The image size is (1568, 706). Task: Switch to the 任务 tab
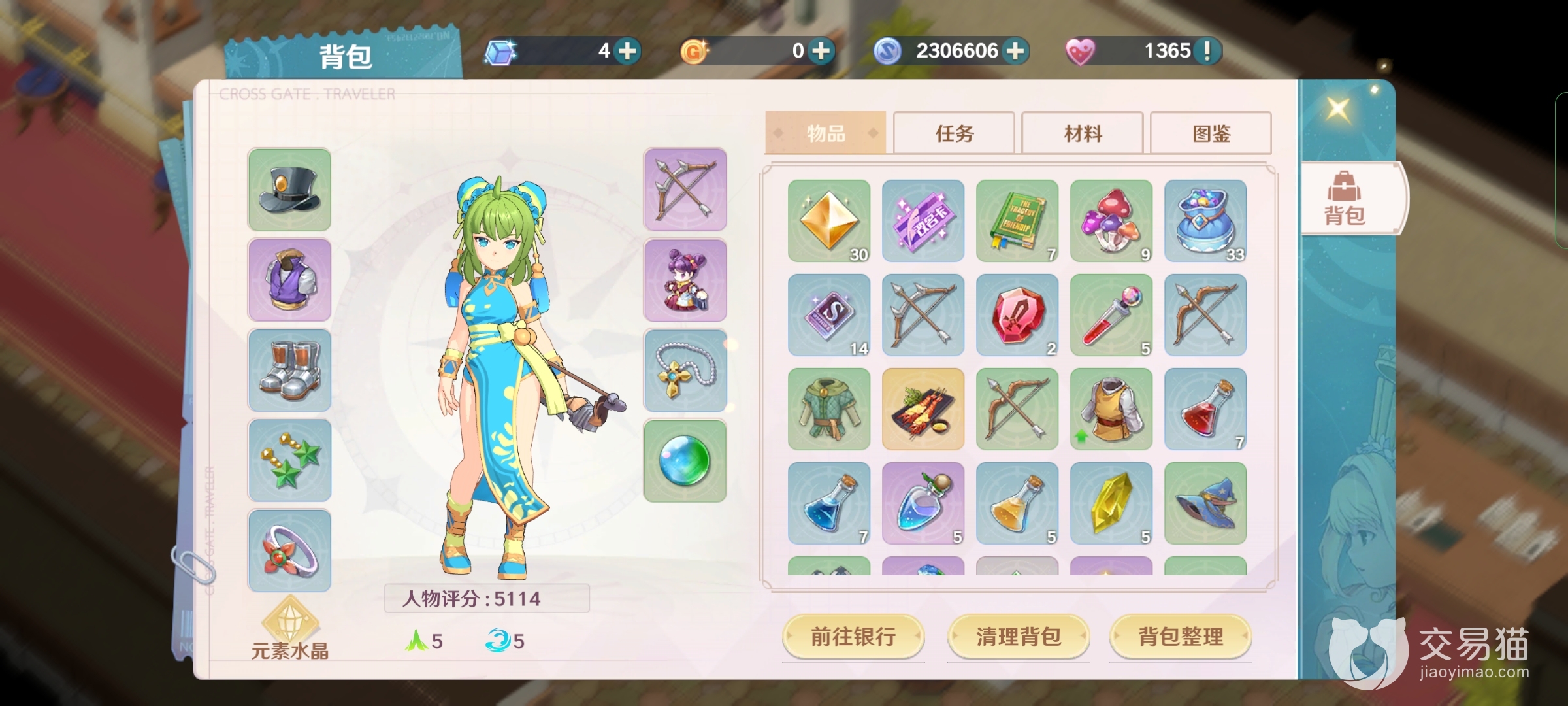point(953,133)
